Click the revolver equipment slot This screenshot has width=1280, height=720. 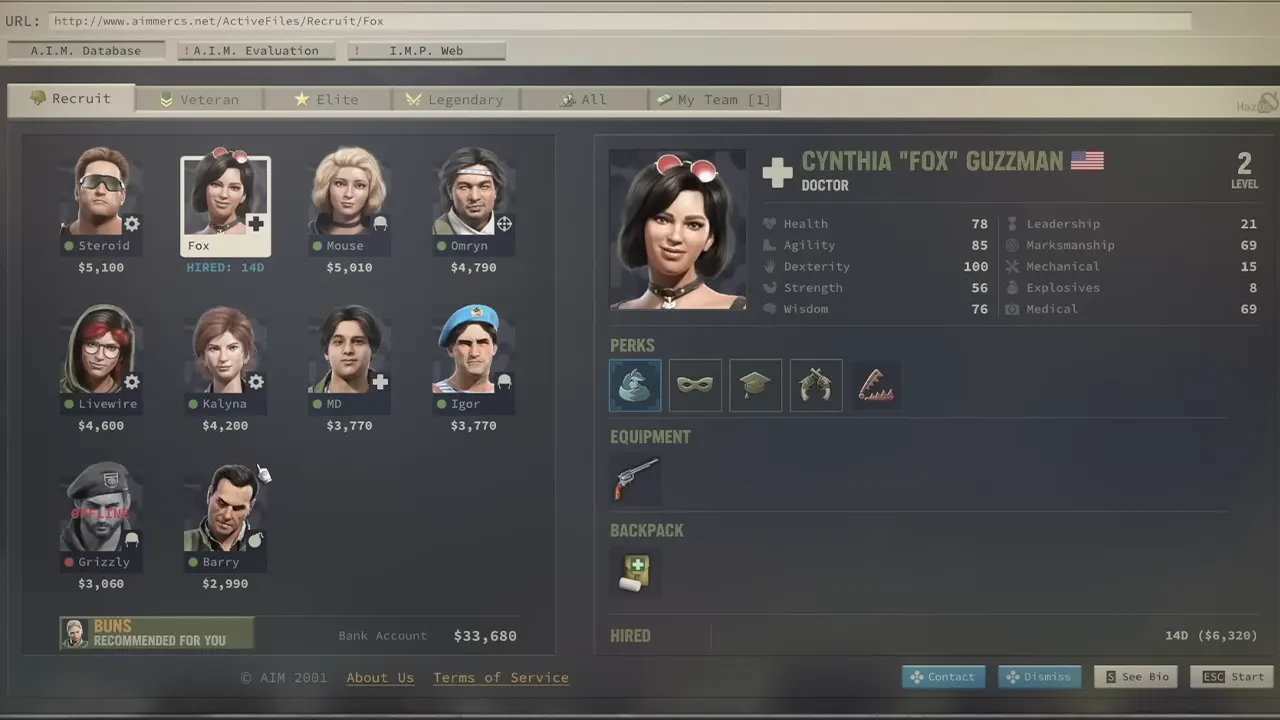pos(636,479)
